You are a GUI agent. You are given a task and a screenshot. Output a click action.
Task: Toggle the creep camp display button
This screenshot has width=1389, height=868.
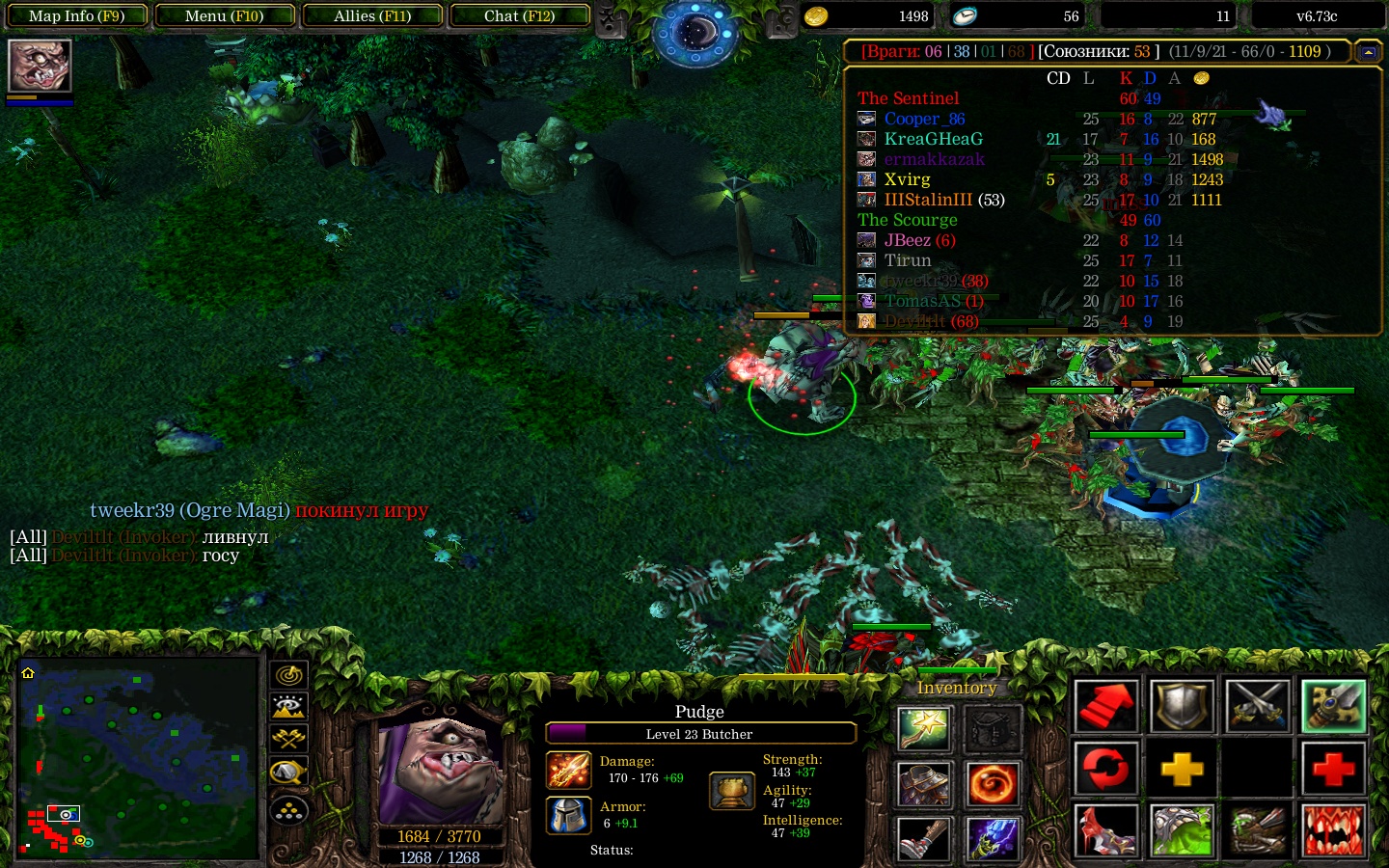[289, 772]
